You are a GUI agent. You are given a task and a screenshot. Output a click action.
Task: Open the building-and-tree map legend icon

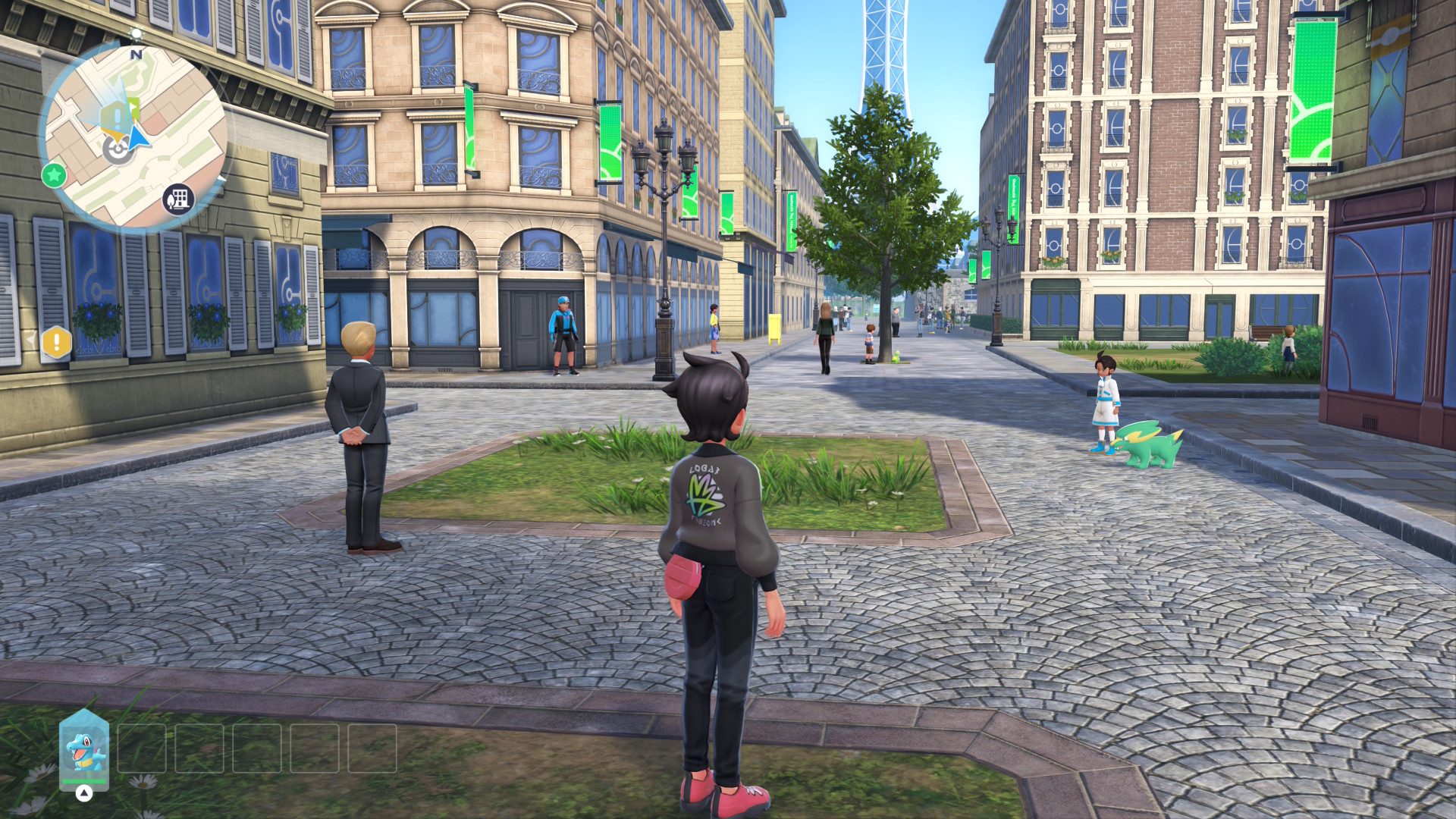178,200
